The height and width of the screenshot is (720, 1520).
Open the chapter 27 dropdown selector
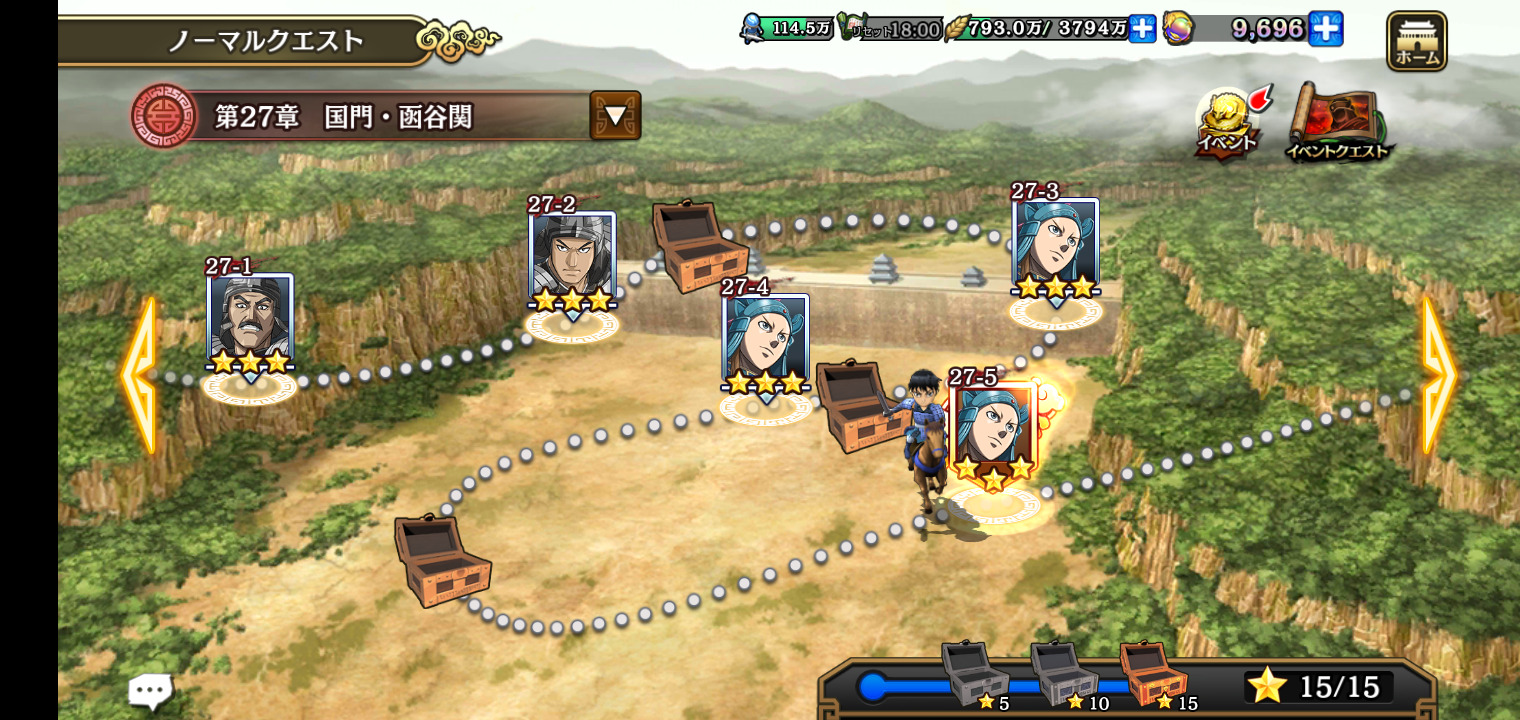(x=615, y=116)
